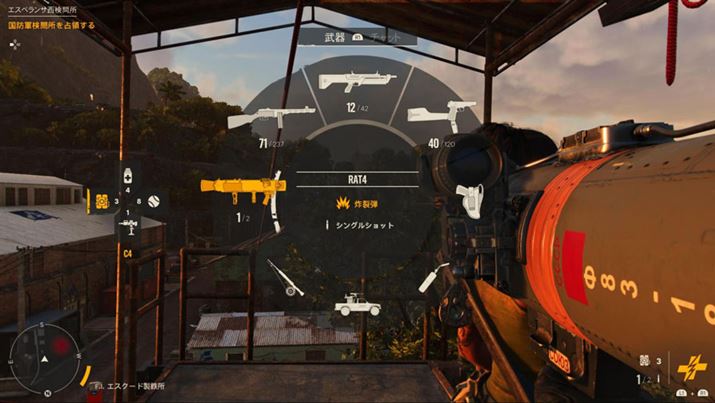Select the RAT4 rocket launcher slot
The height and width of the screenshot is (403, 715).
[x=244, y=188]
